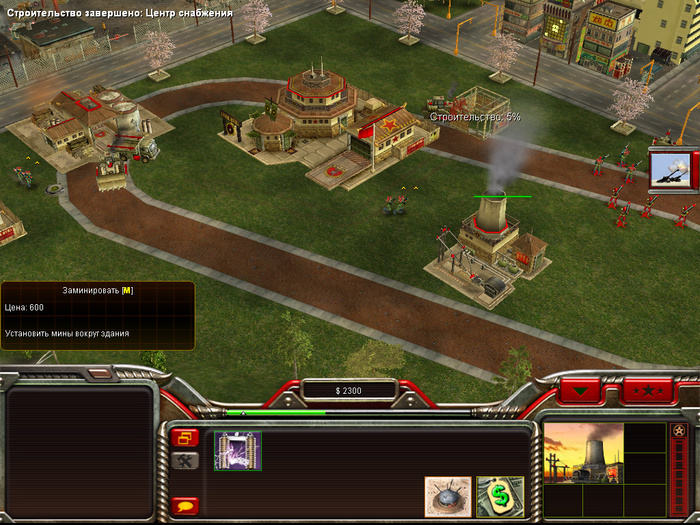Select the wrench and hammer button
The height and width of the screenshot is (525, 700).
185,461
